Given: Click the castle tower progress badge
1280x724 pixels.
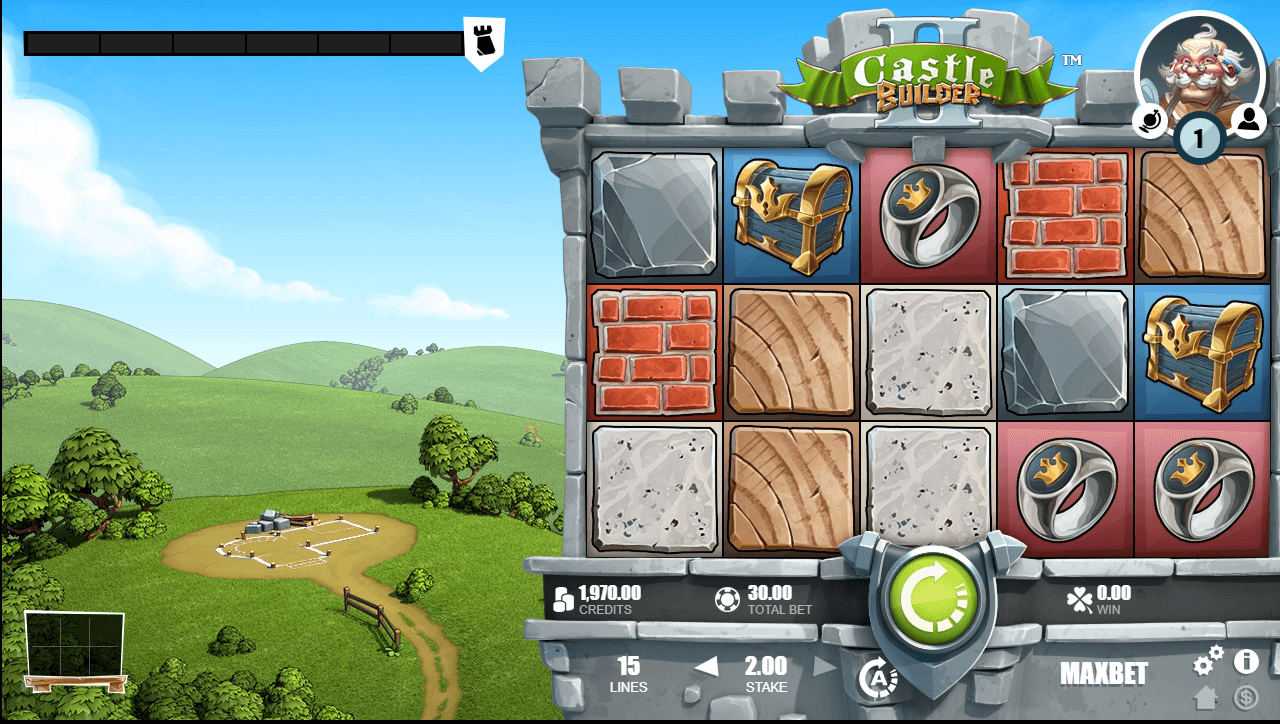Looking at the screenshot, I should point(484,42).
